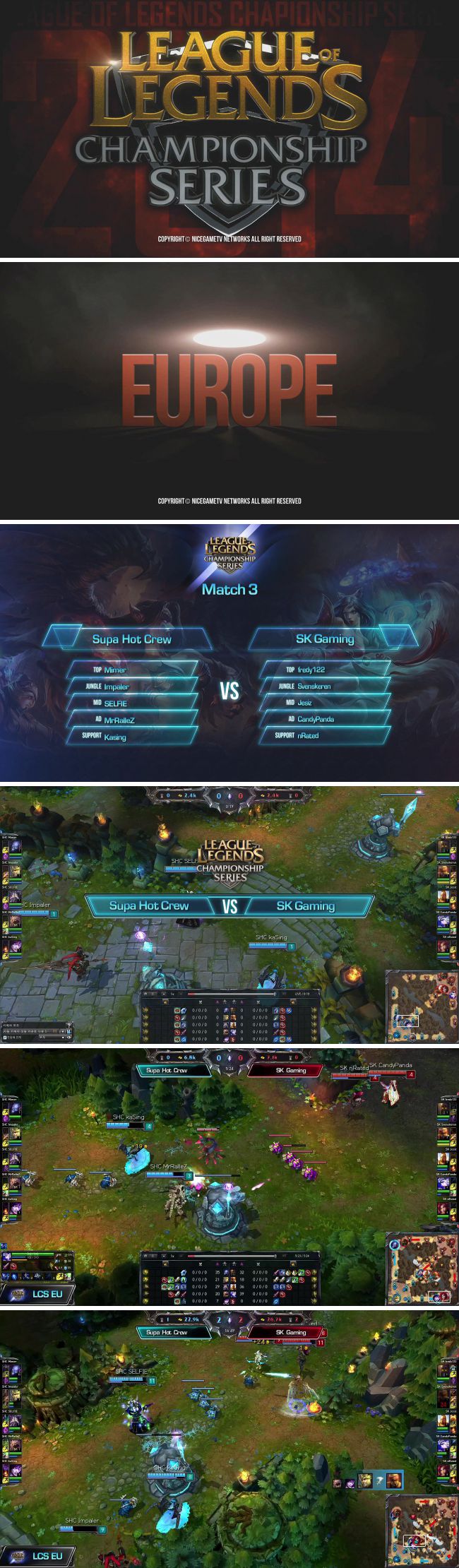The width and height of the screenshot is (459, 1568).
Task: Choose the SUPPORT nRated roster row
Action: click(x=326, y=735)
